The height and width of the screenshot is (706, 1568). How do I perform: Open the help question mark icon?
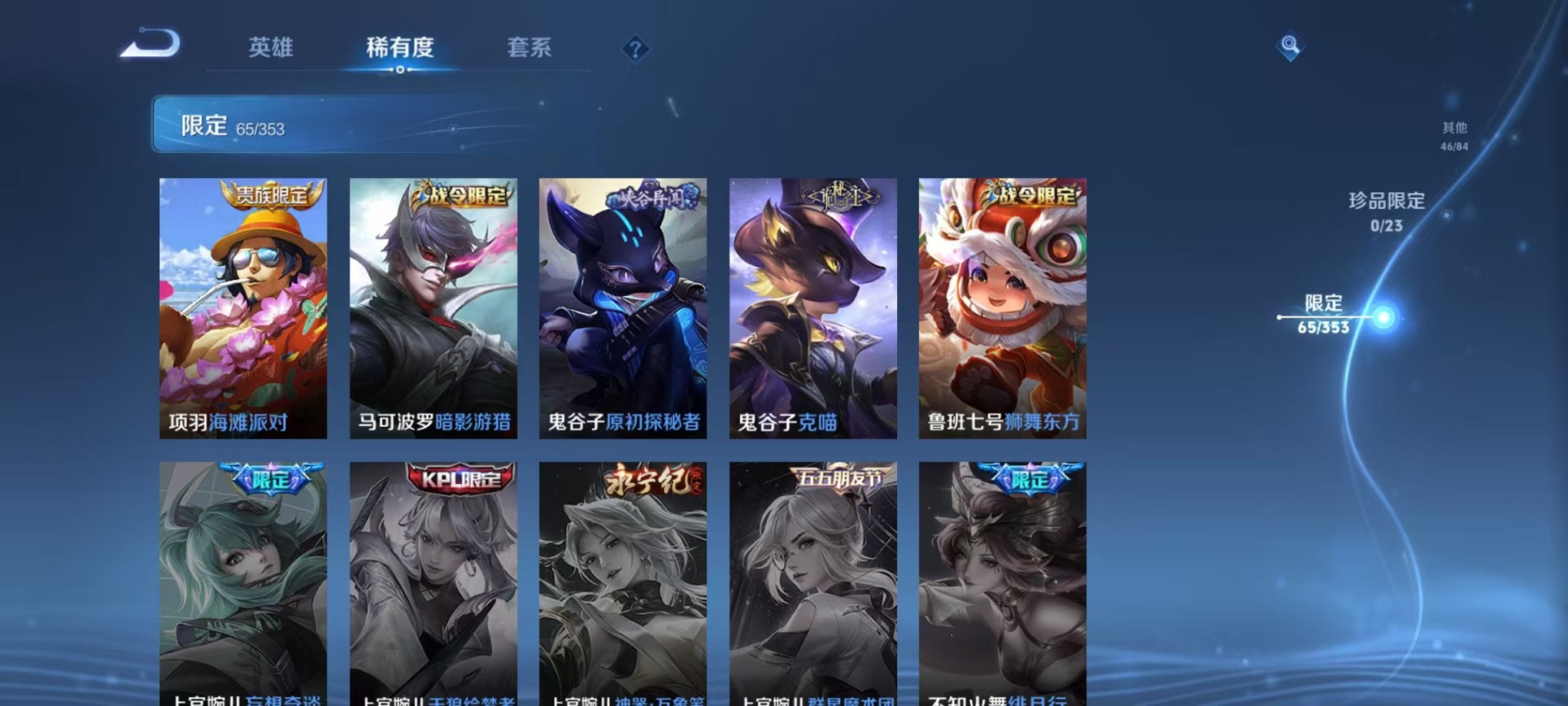(x=634, y=50)
